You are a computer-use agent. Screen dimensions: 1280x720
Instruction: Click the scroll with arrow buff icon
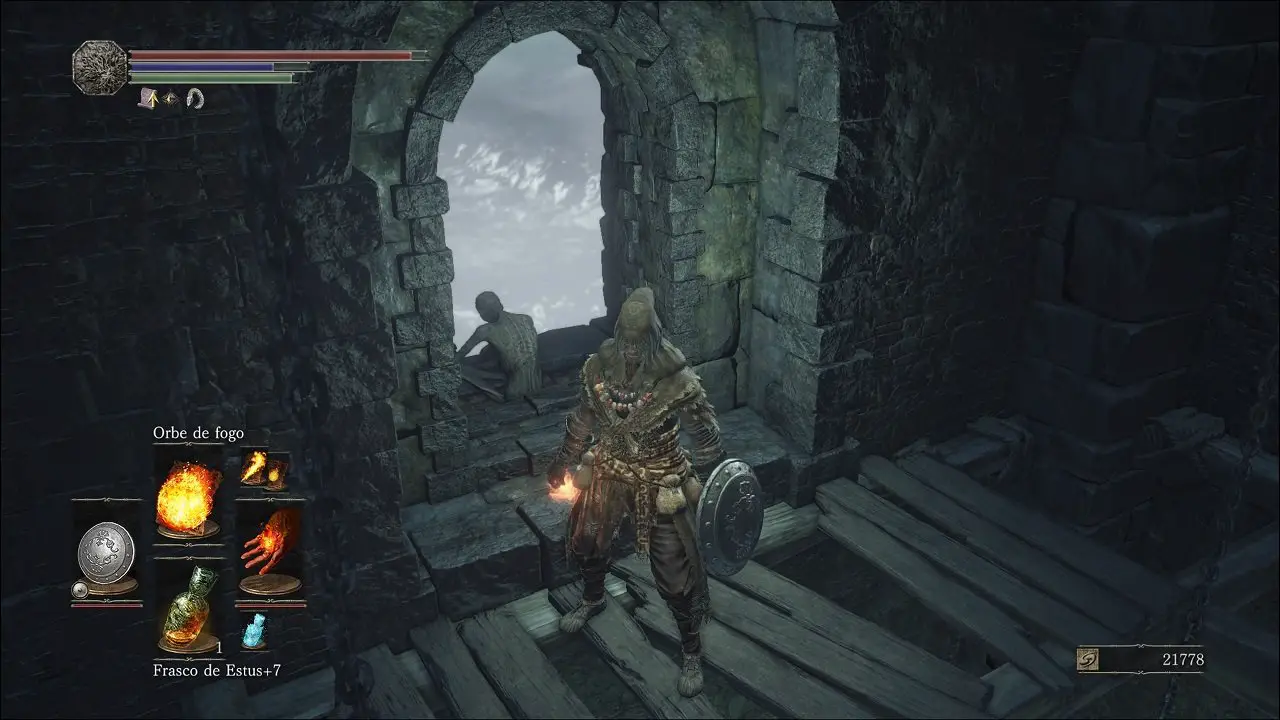point(150,98)
